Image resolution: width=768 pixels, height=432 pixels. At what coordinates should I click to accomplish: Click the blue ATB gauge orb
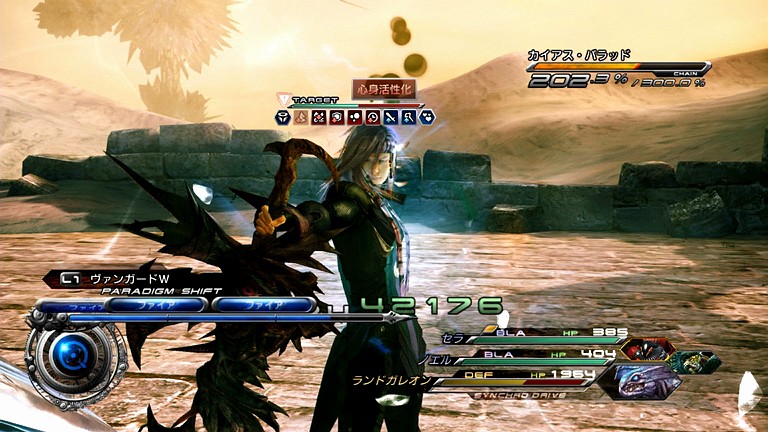[72, 353]
